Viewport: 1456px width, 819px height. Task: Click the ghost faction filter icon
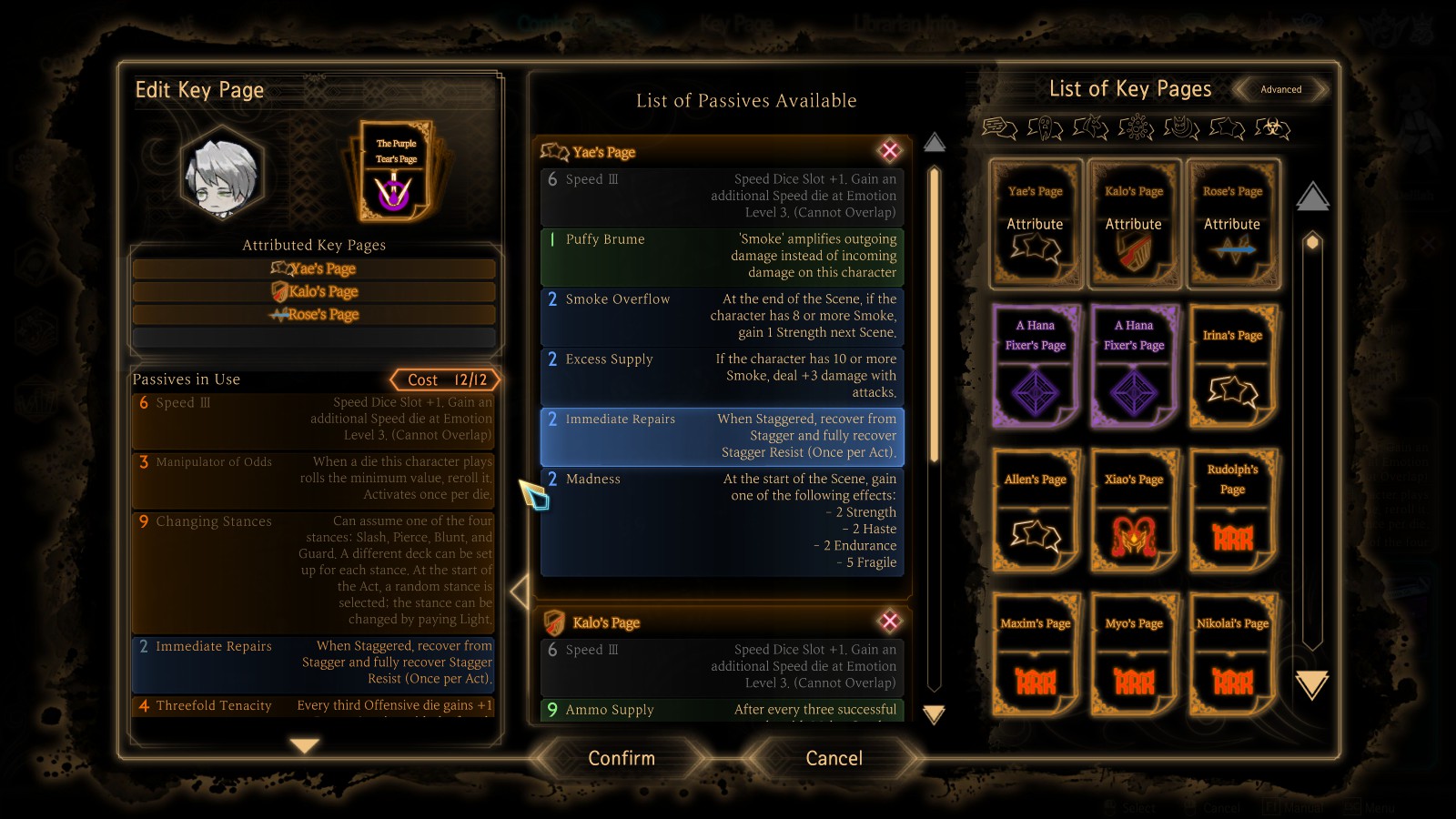coord(1044,128)
